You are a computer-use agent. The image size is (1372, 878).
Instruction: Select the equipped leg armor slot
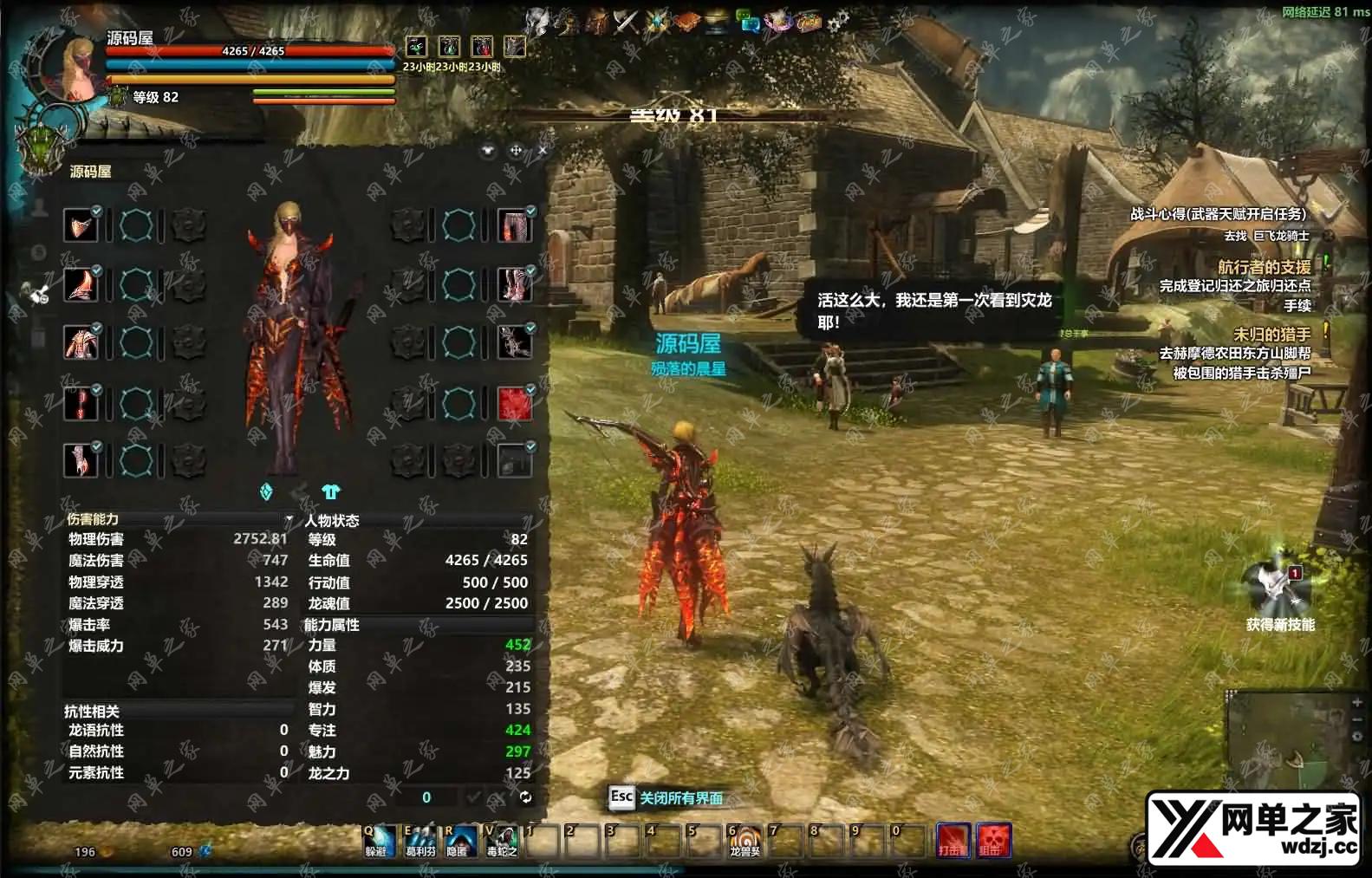514,226
